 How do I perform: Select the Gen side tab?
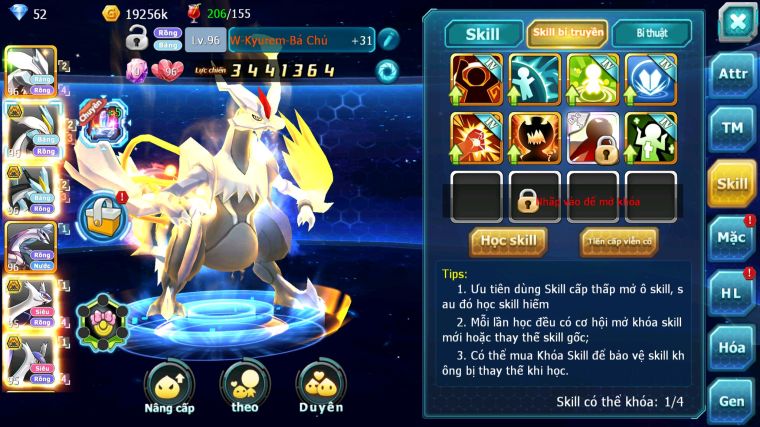click(x=732, y=401)
